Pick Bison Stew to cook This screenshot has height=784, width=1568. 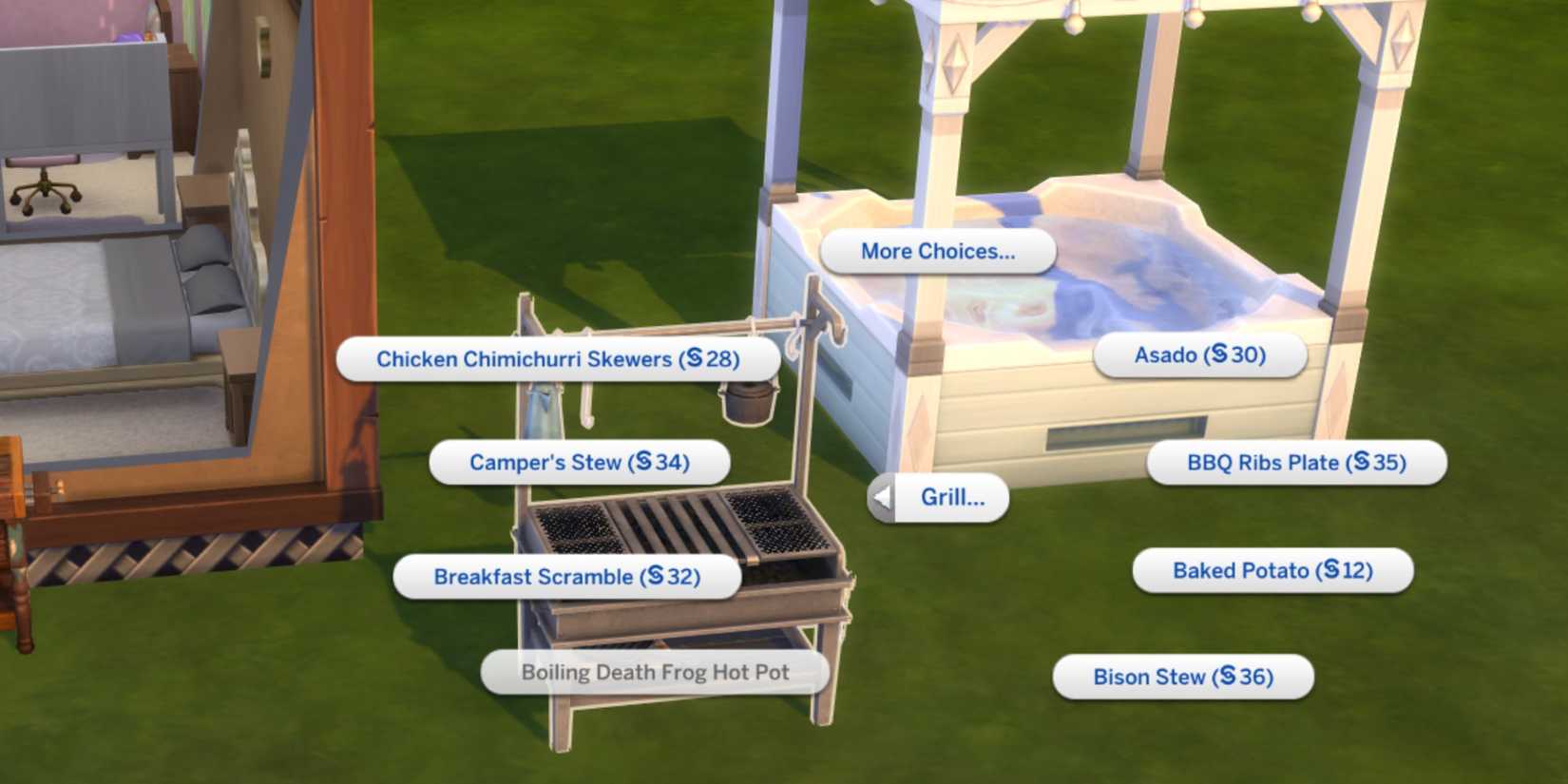[1183, 677]
